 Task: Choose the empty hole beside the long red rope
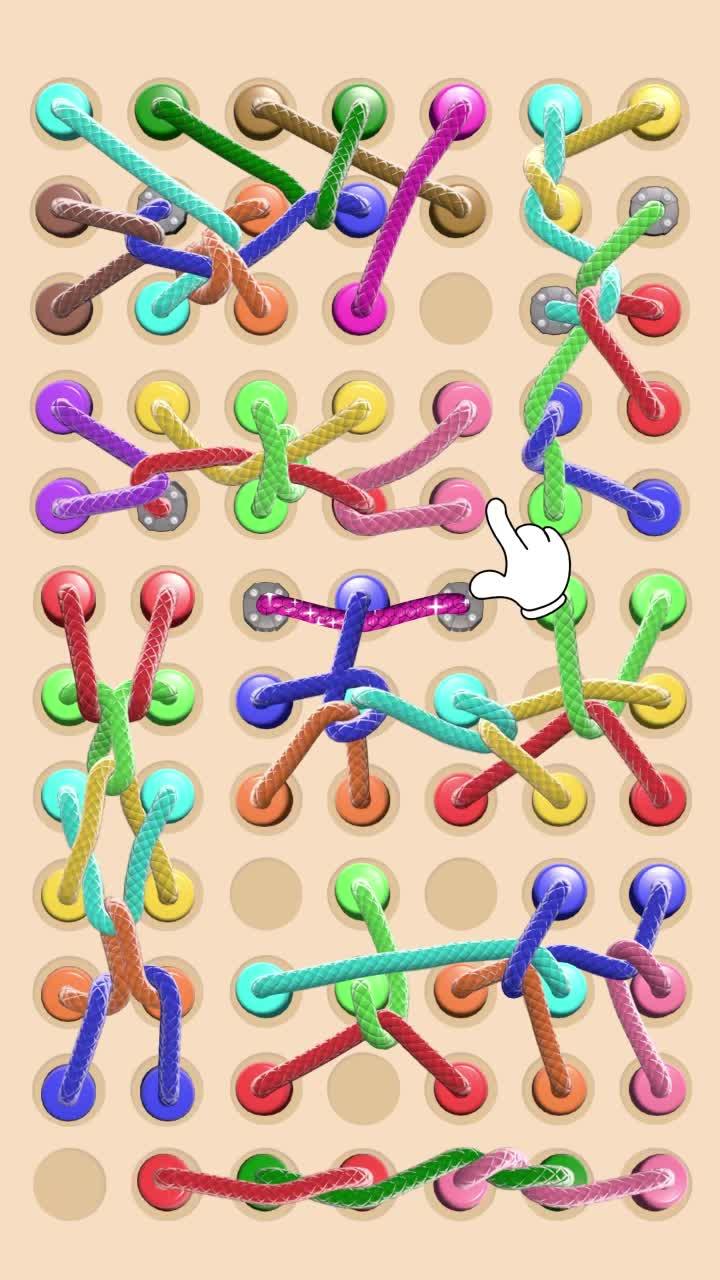point(70,1184)
